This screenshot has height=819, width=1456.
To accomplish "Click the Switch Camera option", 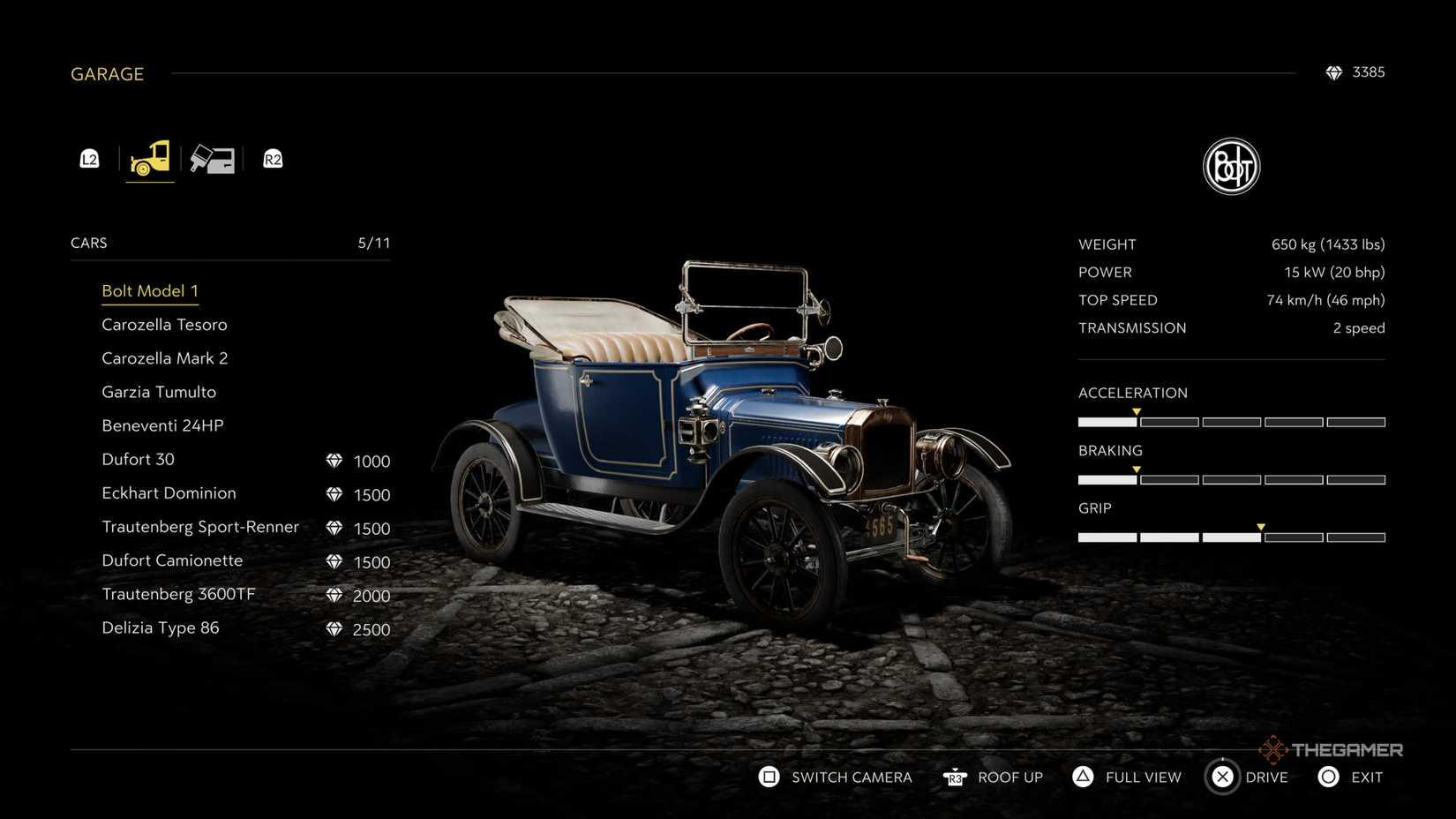I will (835, 778).
